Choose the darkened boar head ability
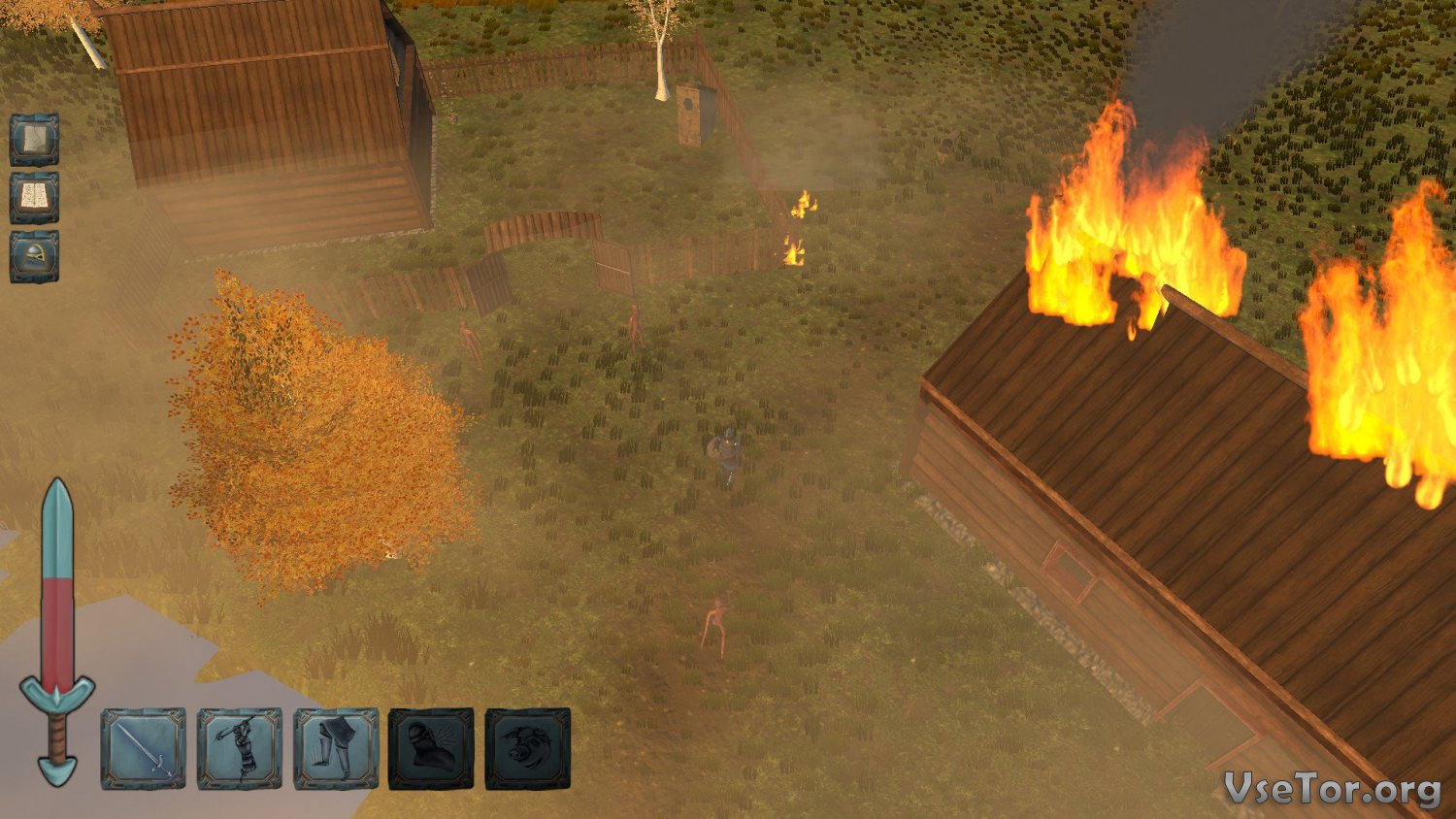The image size is (1456, 819). pos(528,748)
